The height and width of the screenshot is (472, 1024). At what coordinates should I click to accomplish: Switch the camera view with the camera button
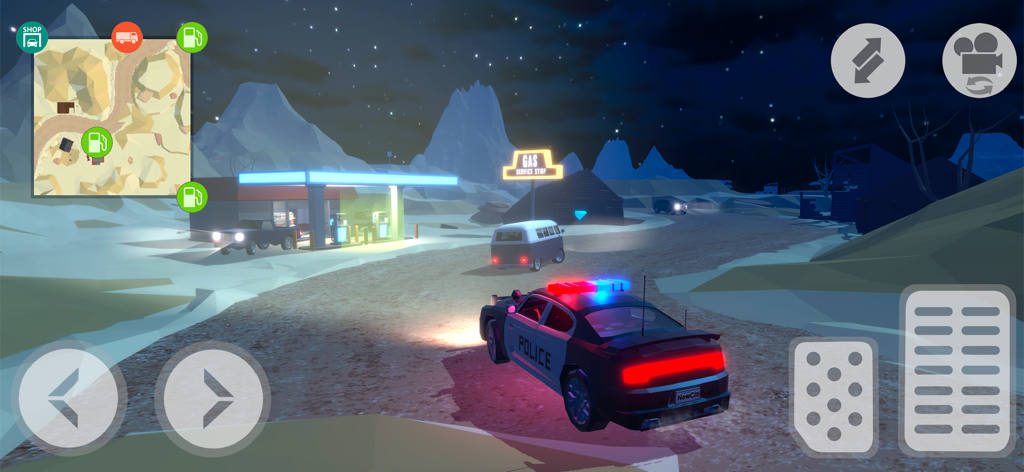978,61
